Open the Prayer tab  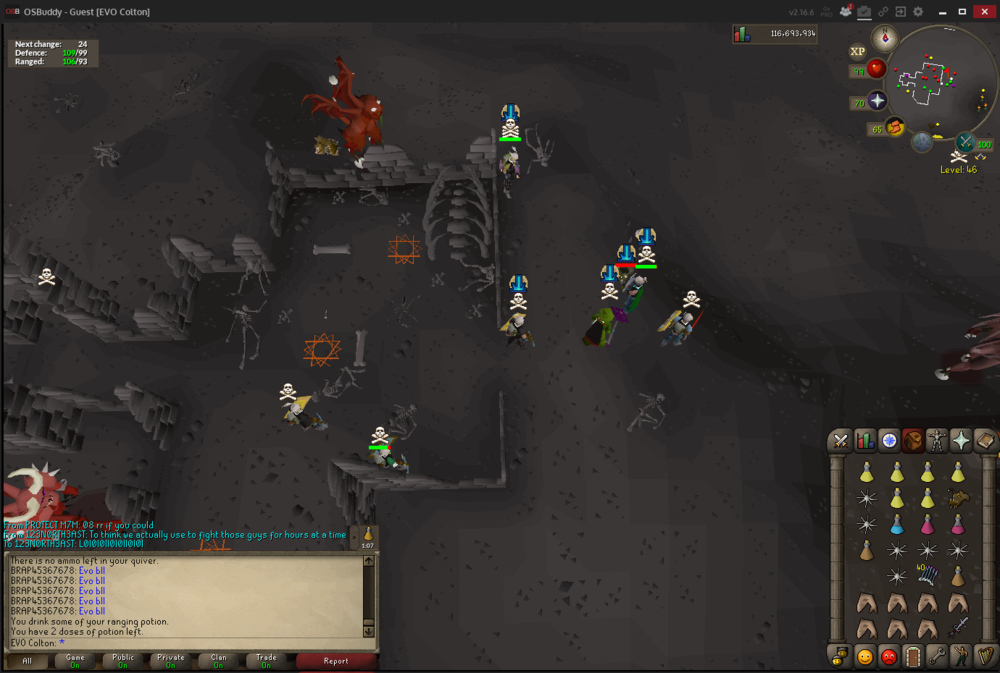pyautogui.click(x=961, y=441)
